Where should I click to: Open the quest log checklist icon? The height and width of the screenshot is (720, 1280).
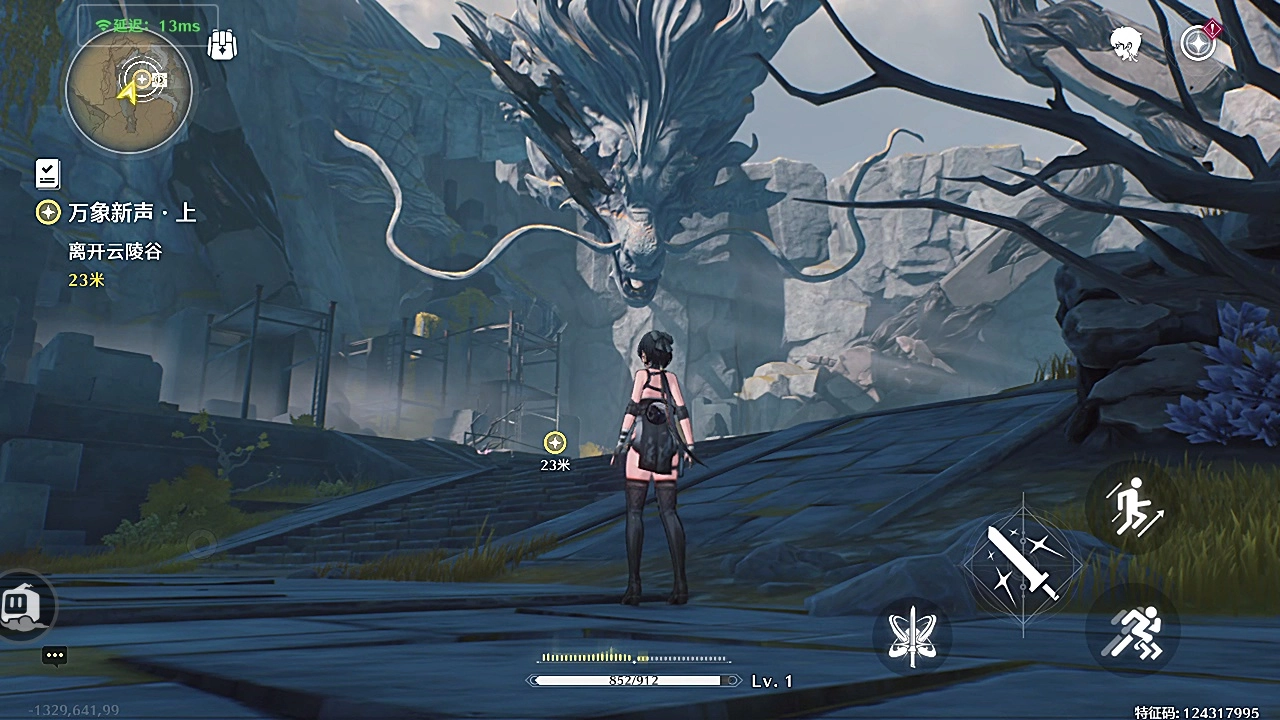(x=47, y=173)
